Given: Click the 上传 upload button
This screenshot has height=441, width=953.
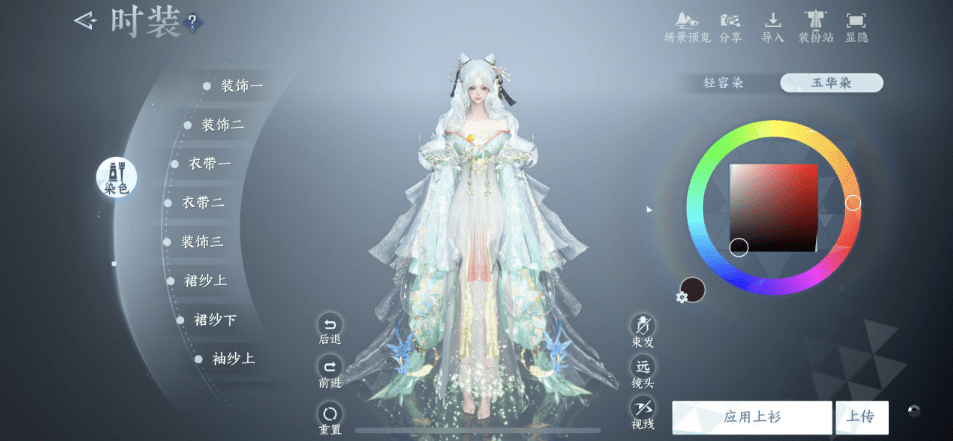Looking at the screenshot, I should click(863, 417).
